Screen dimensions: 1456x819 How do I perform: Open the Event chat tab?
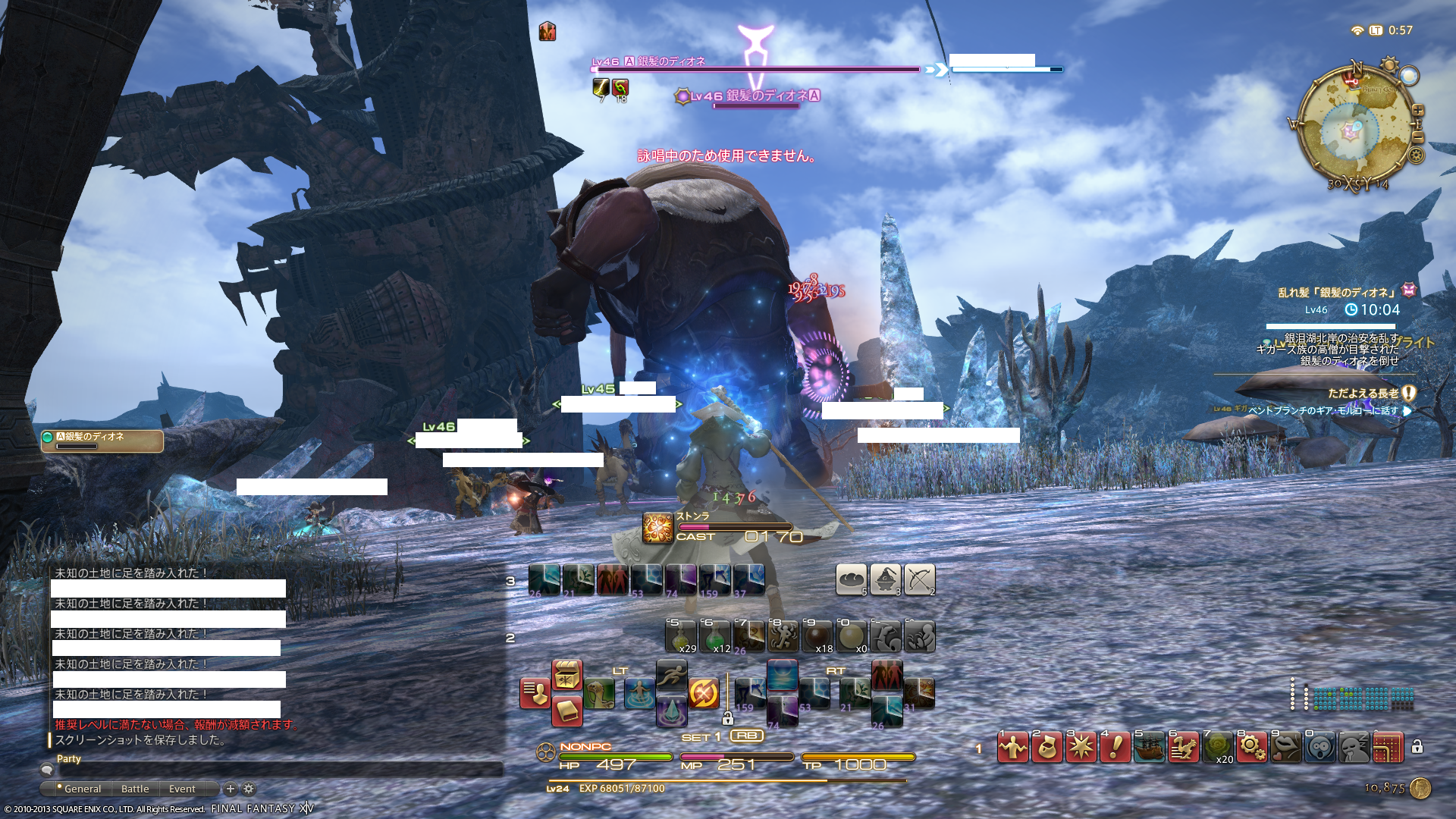pos(182,789)
